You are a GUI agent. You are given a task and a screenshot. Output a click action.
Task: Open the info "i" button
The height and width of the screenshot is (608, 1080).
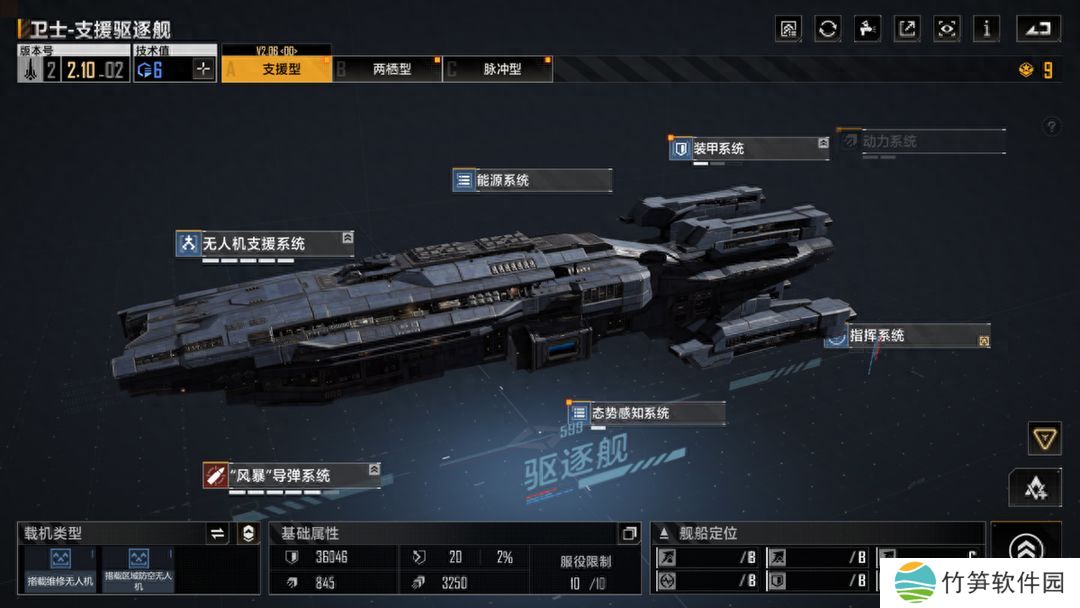pyautogui.click(x=986, y=28)
